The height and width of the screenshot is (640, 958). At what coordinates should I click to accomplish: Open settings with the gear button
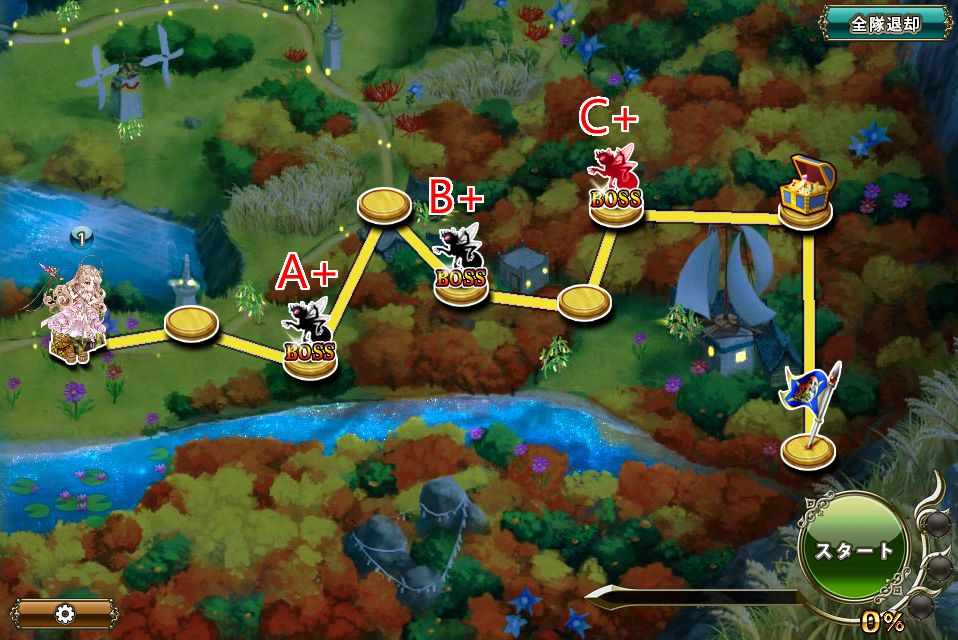pyautogui.click(x=66, y=613)
